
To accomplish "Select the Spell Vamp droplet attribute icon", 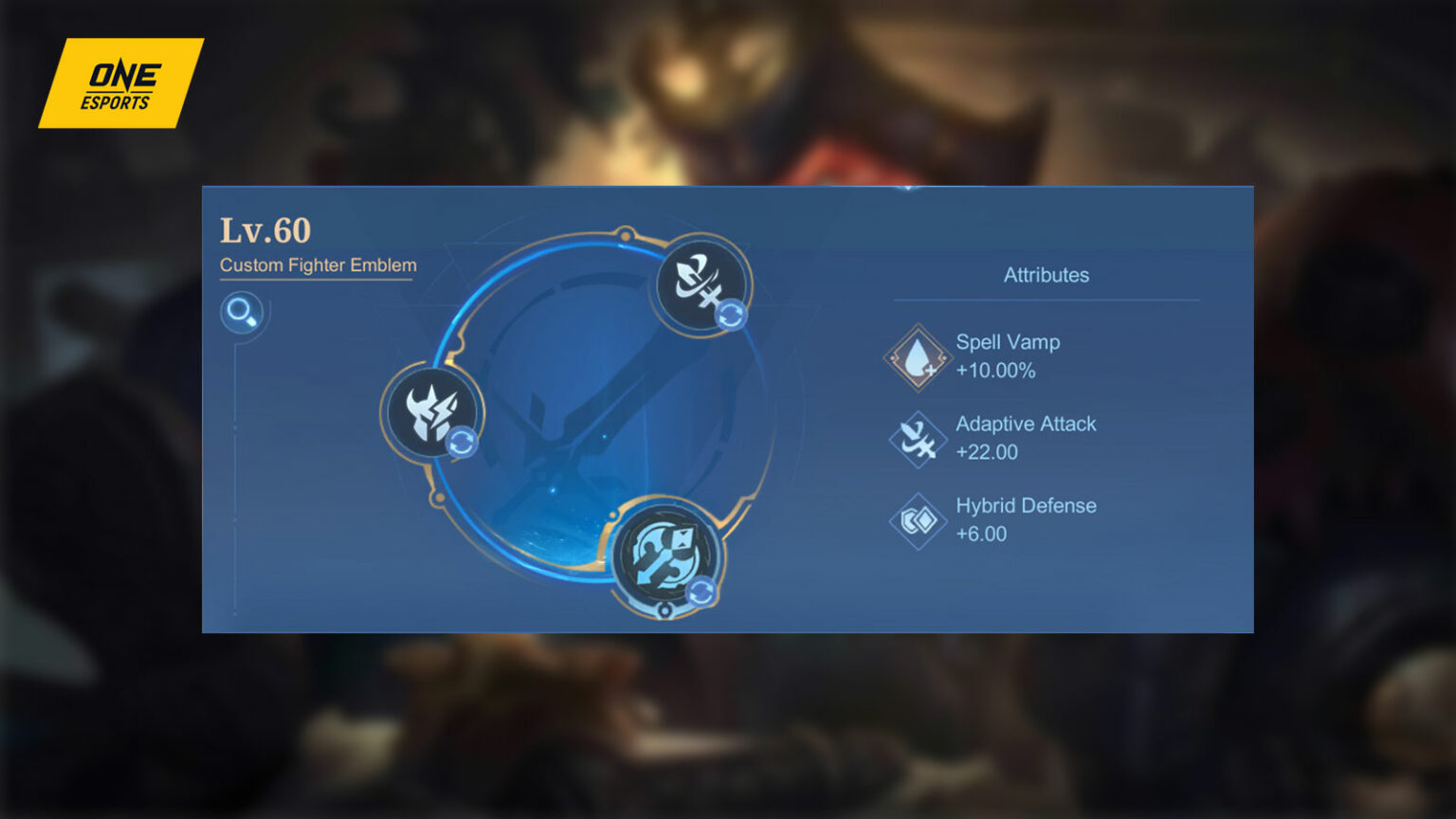I will (917, 356).
